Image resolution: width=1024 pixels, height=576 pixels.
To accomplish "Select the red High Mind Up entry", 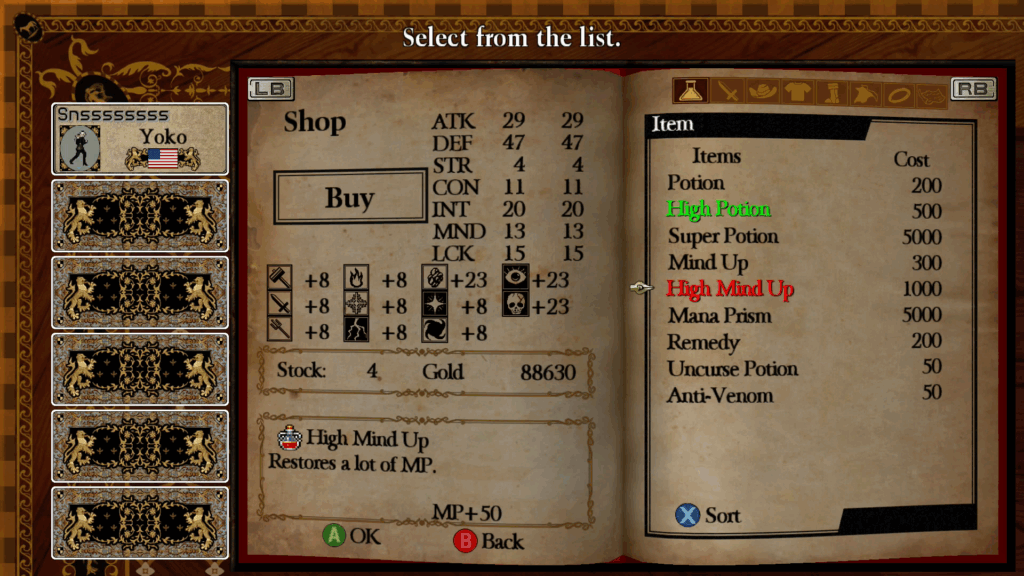I will 730,289.
